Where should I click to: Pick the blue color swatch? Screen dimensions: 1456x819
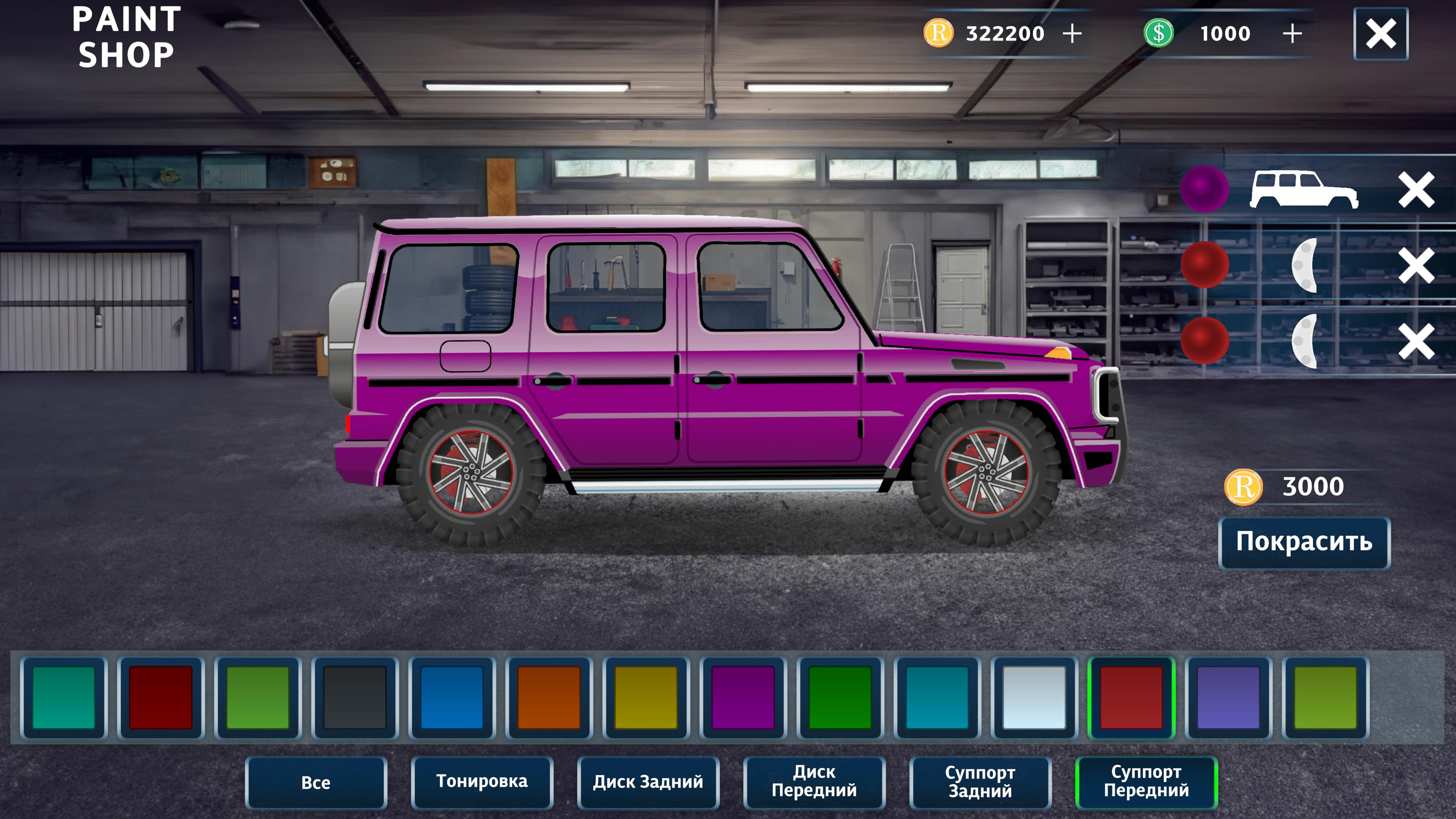pyautogui.click(x=452, y=698)
